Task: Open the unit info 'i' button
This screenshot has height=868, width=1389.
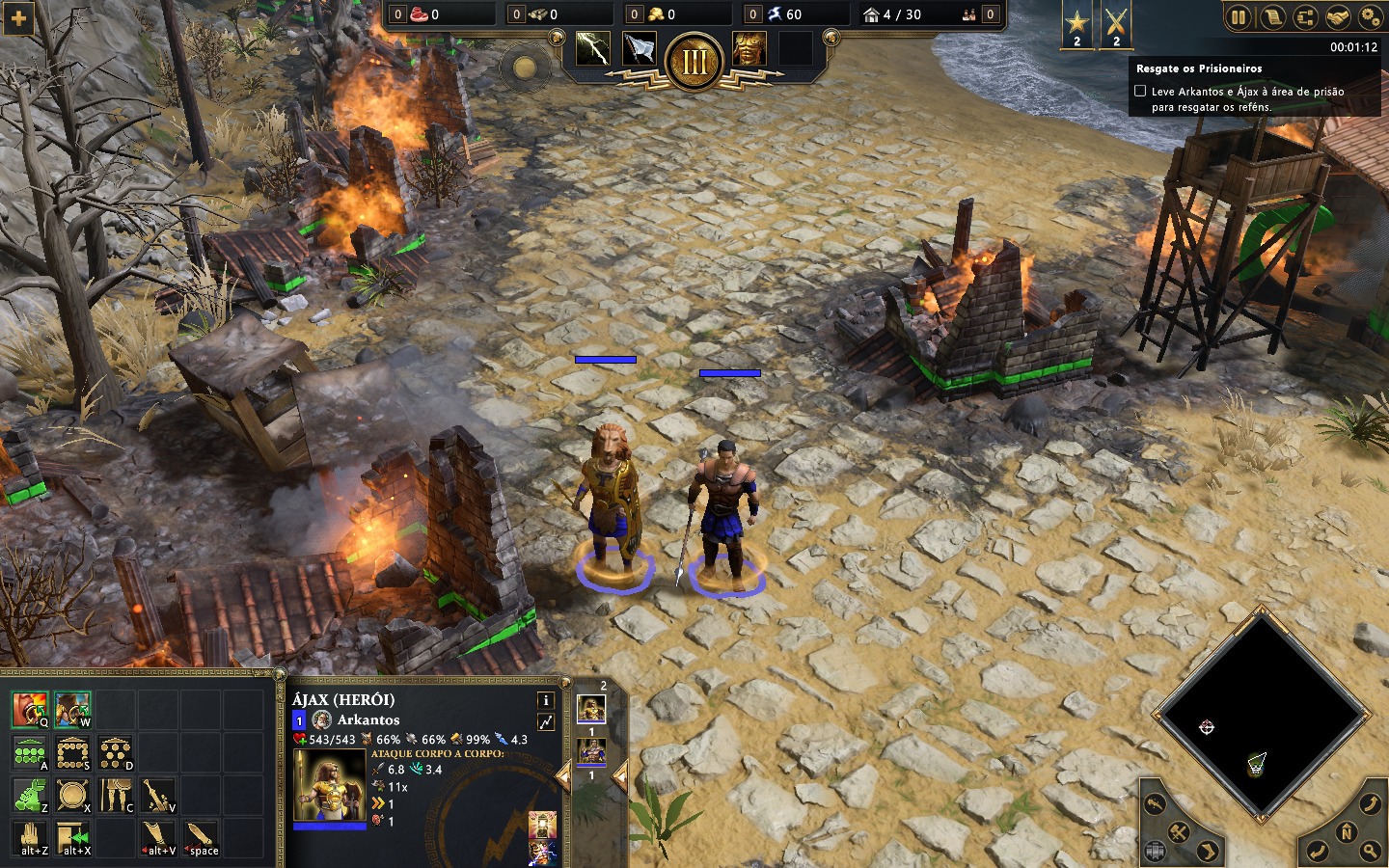Action: [545, 700]
